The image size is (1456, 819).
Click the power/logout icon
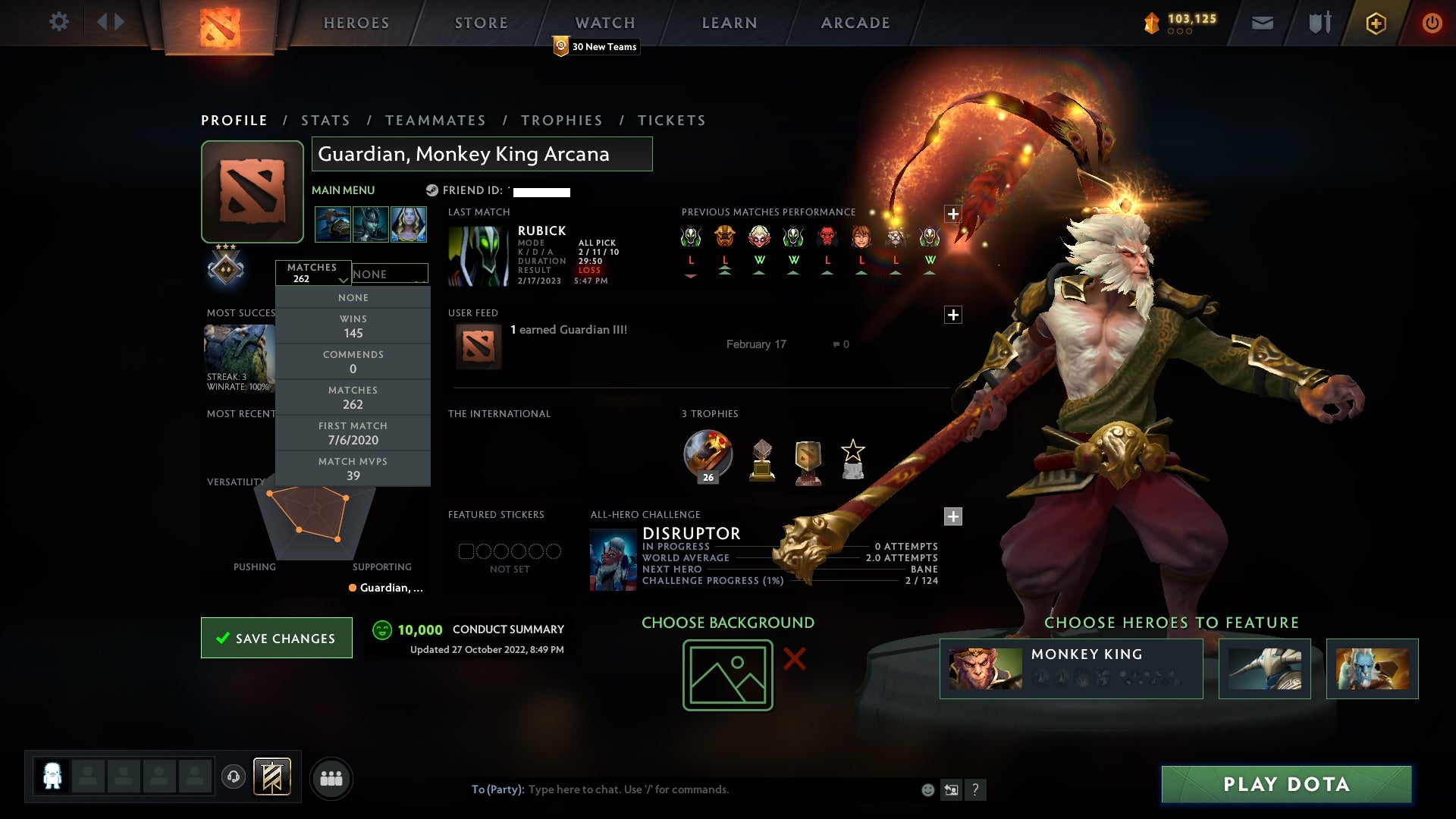pos(1432,22)
